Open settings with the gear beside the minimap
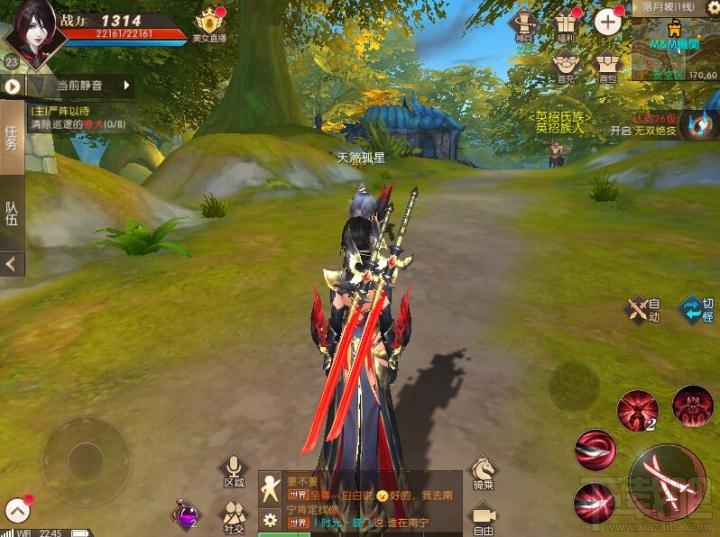The image size is (720, 537). coord(713,7)
